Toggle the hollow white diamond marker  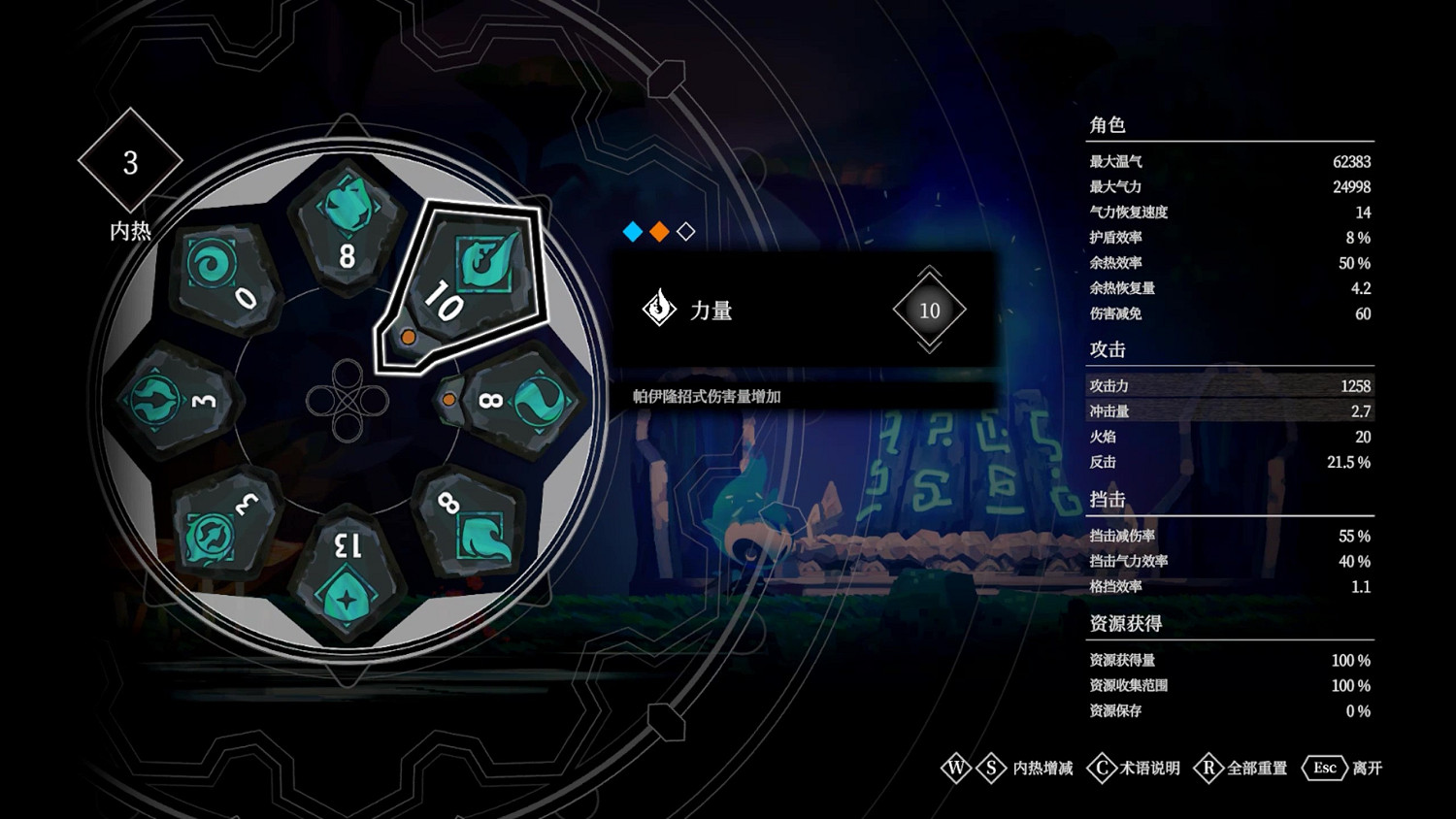click(686, 233)
